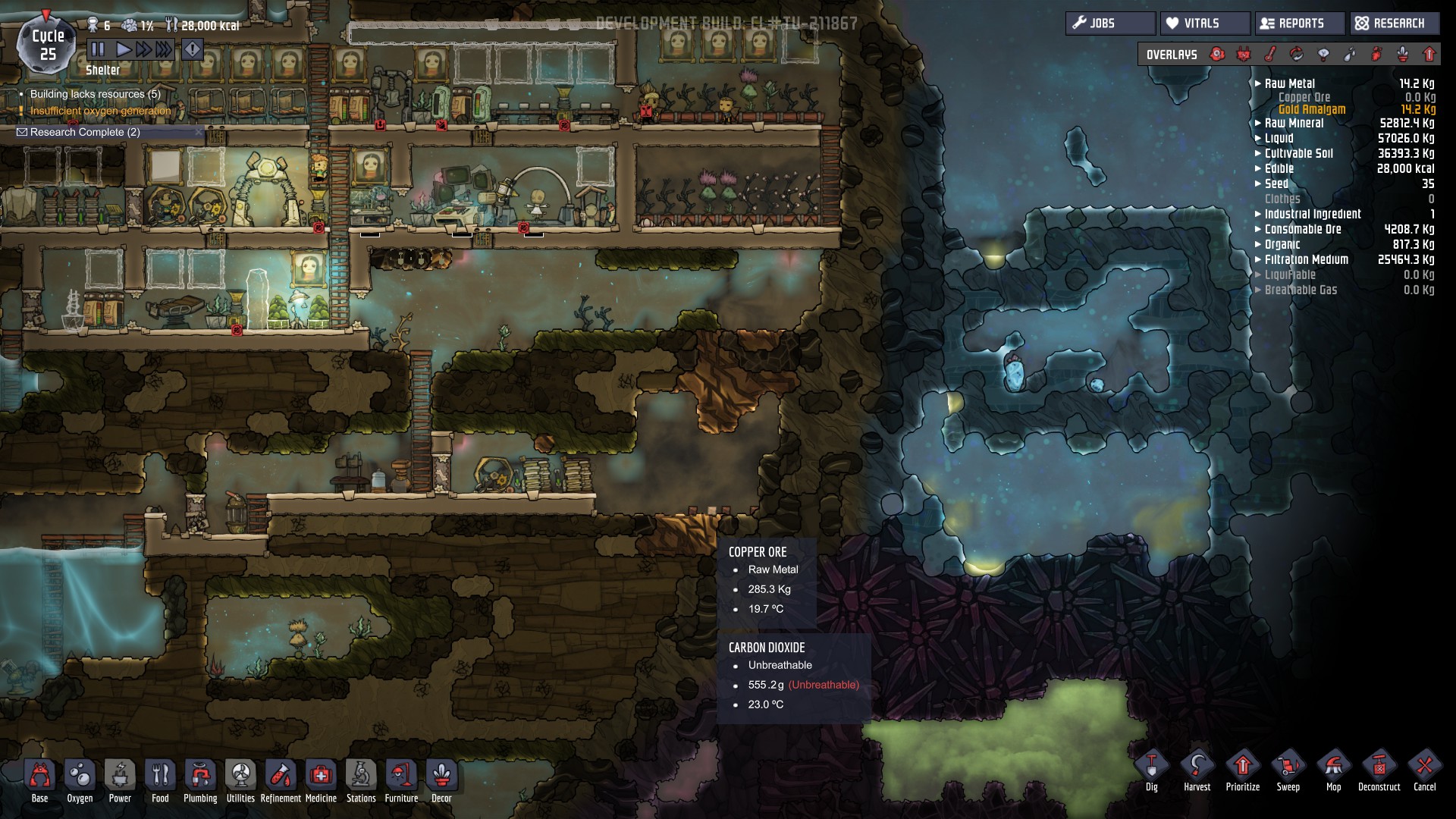Select the Sweep tool
This screenshot has height=819, width=1456.
[x=1288, y=770]
